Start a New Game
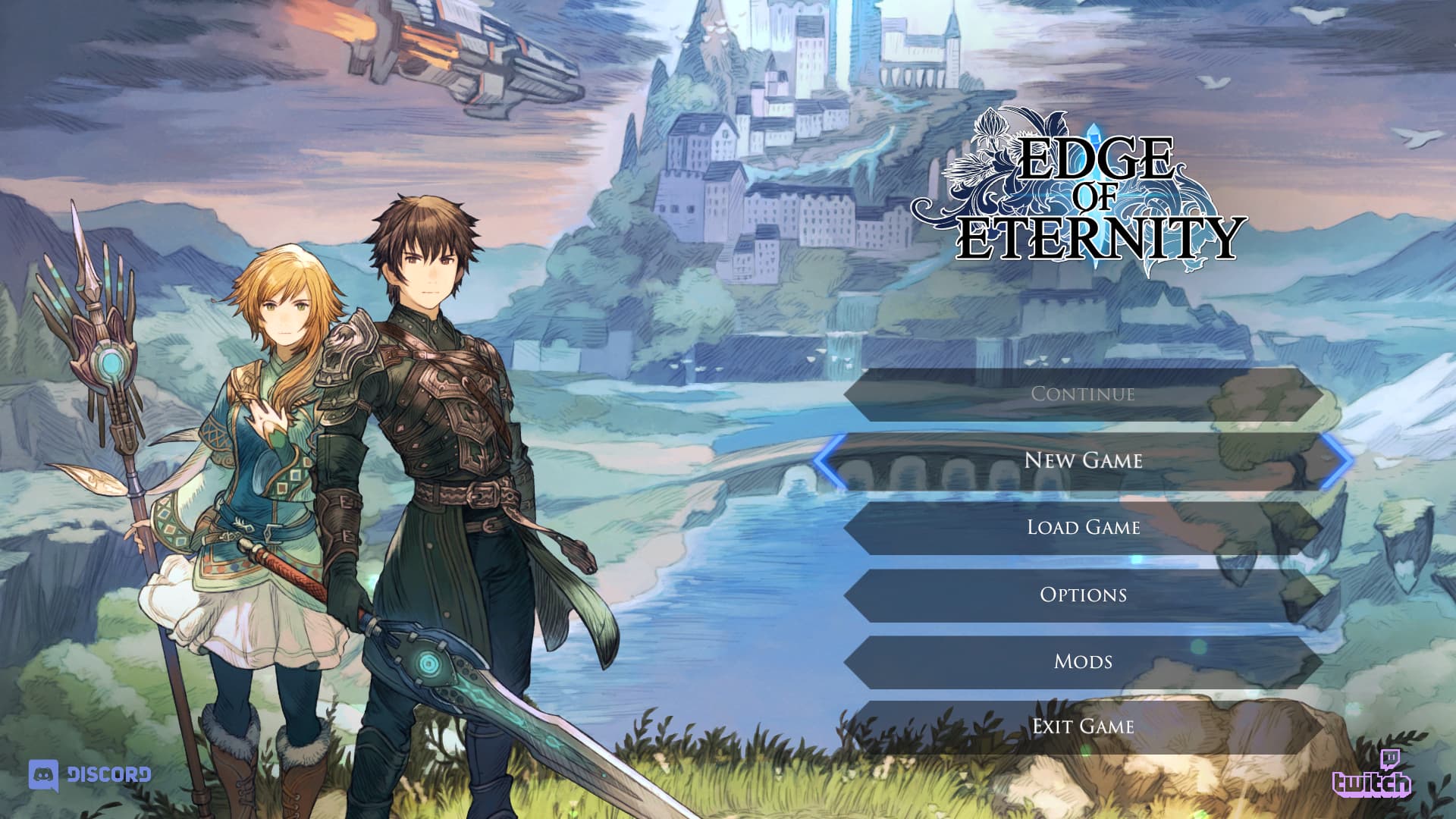This screenshot has width=1456, height=819. tap(1083, 460)
